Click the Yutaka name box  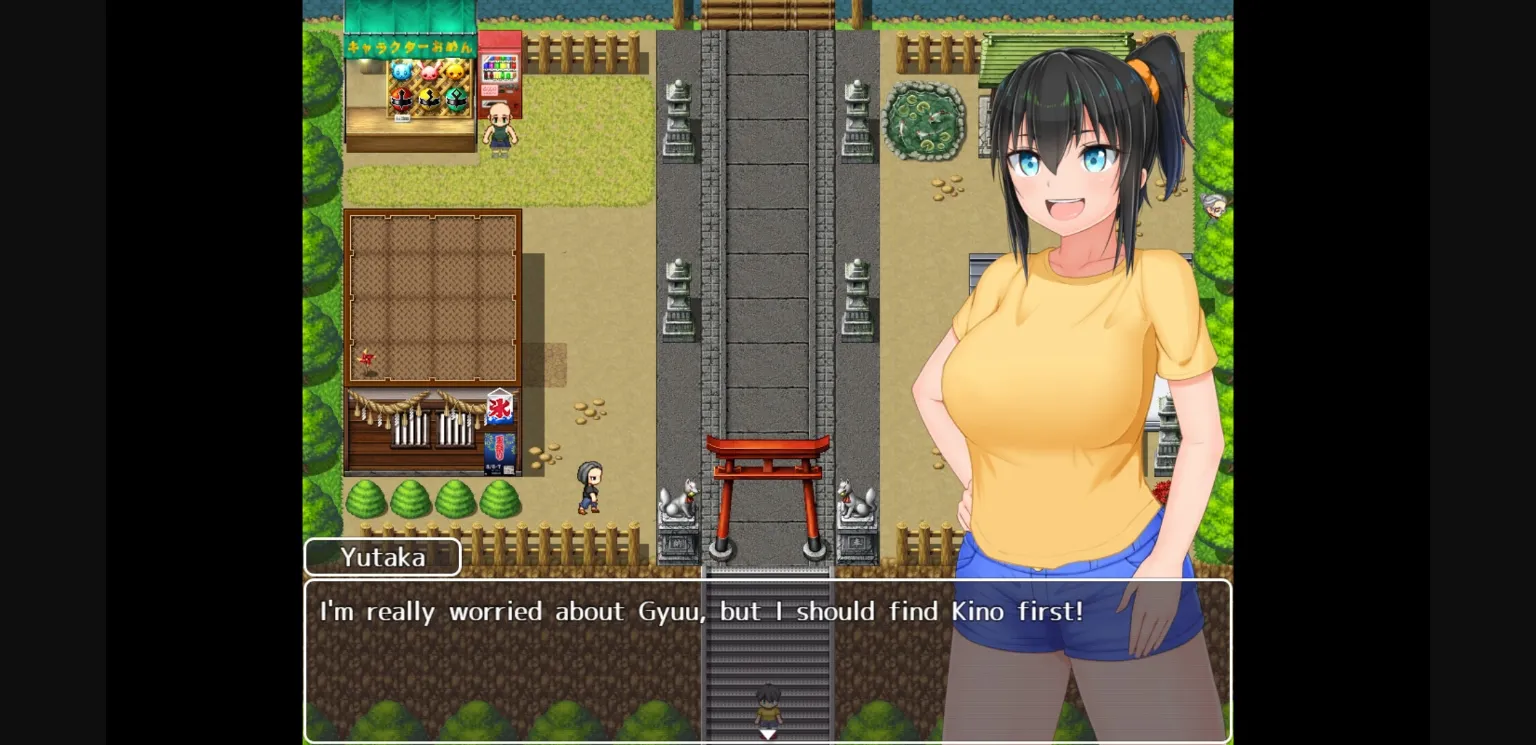point(382,557)
